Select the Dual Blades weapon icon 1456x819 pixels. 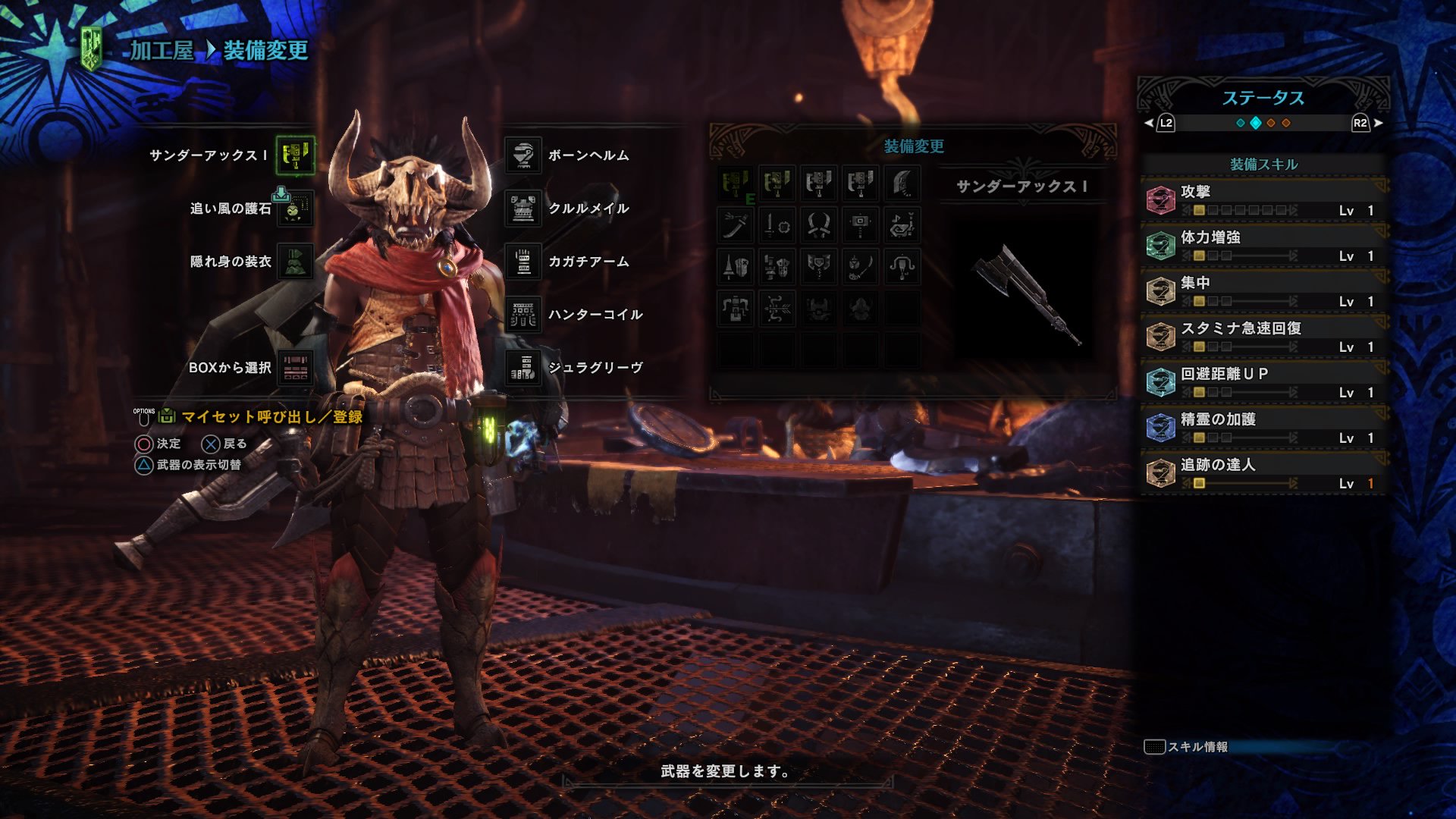(x=819, y=225)
